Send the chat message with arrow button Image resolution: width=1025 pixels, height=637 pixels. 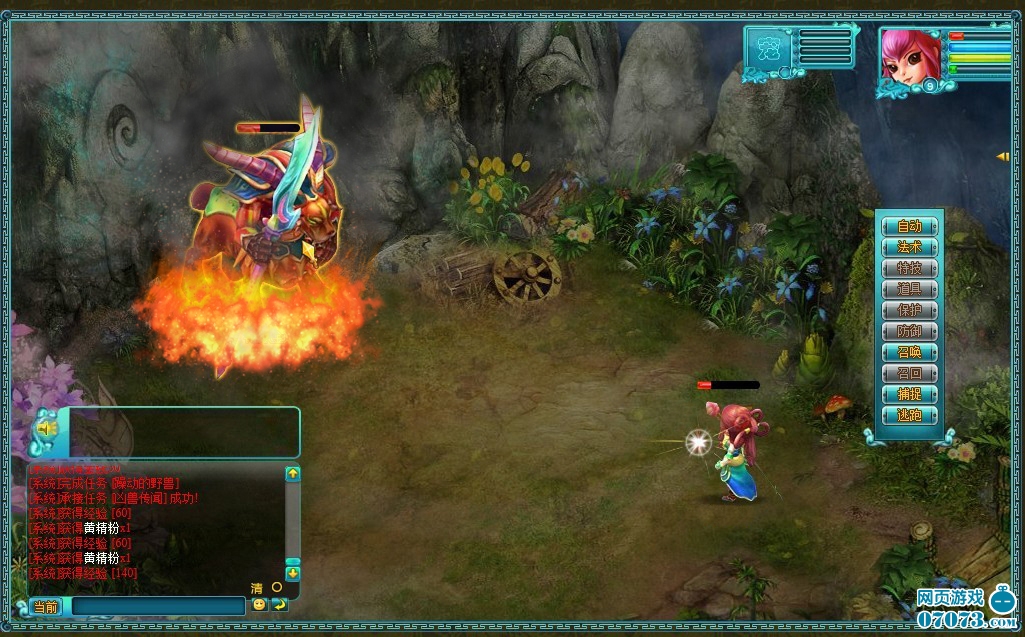(x=279, y=604)
